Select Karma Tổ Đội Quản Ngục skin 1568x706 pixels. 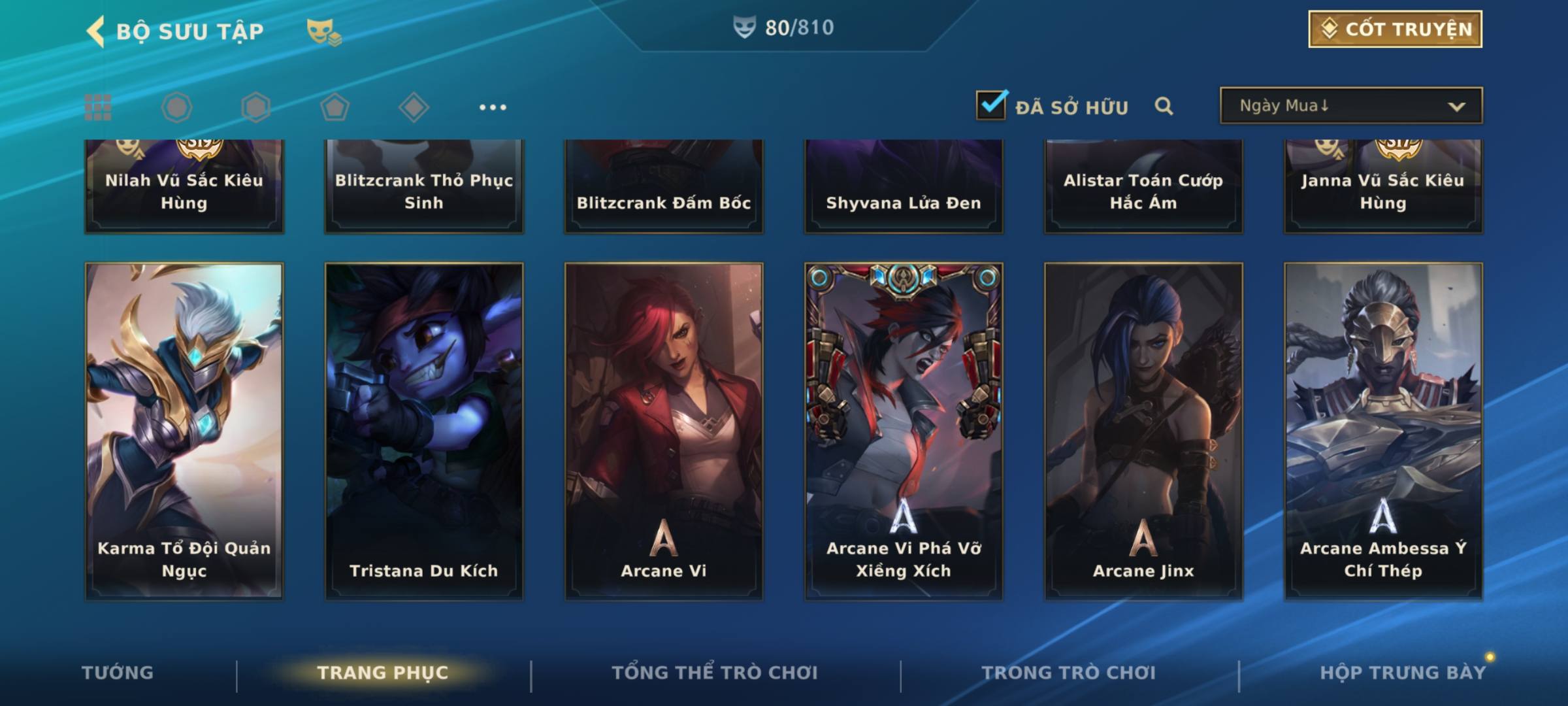pyautogui.click(x=184, y=431)
